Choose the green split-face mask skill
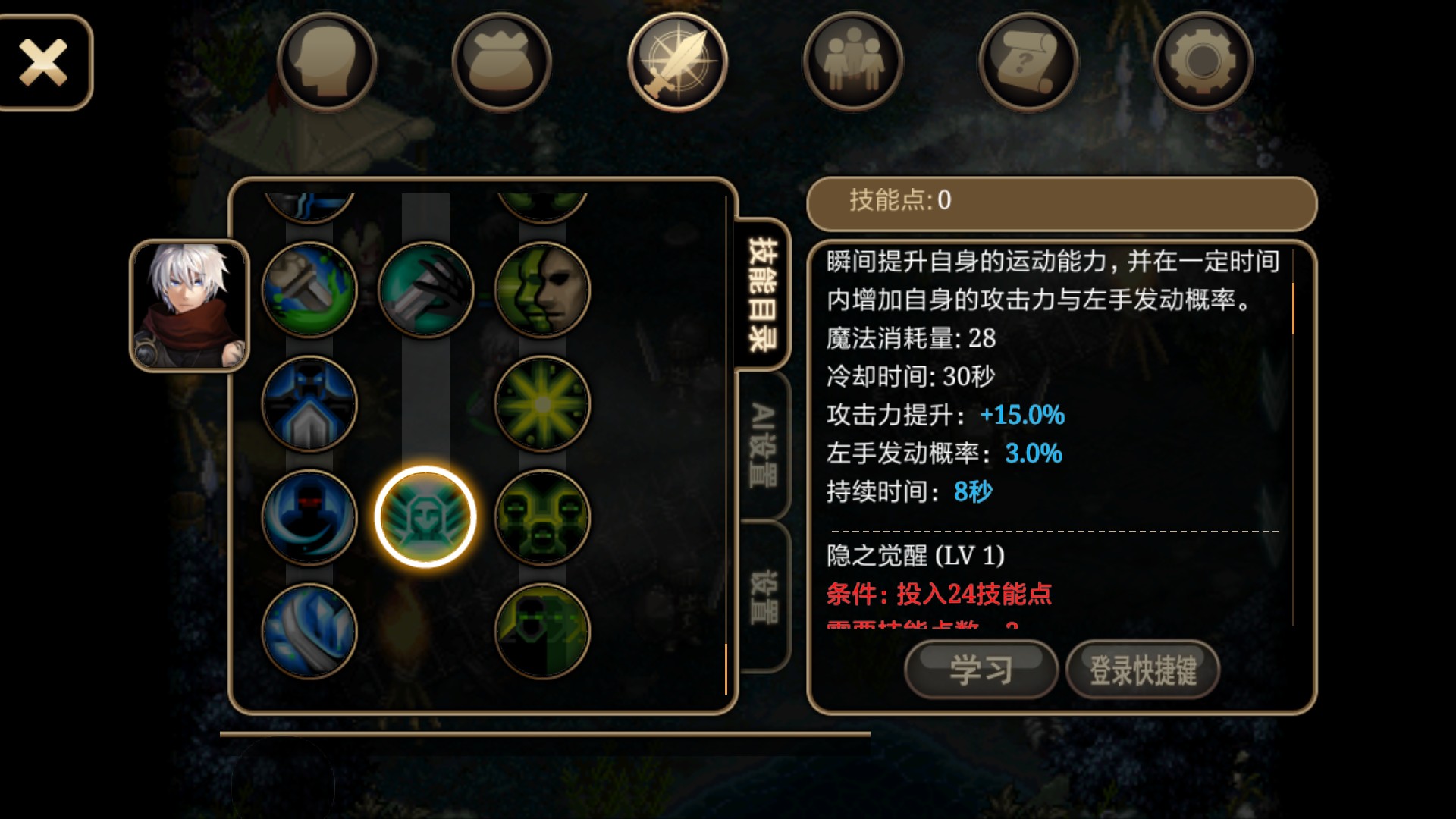Screen dimensions: 1456x819 (x=542, y=290)
